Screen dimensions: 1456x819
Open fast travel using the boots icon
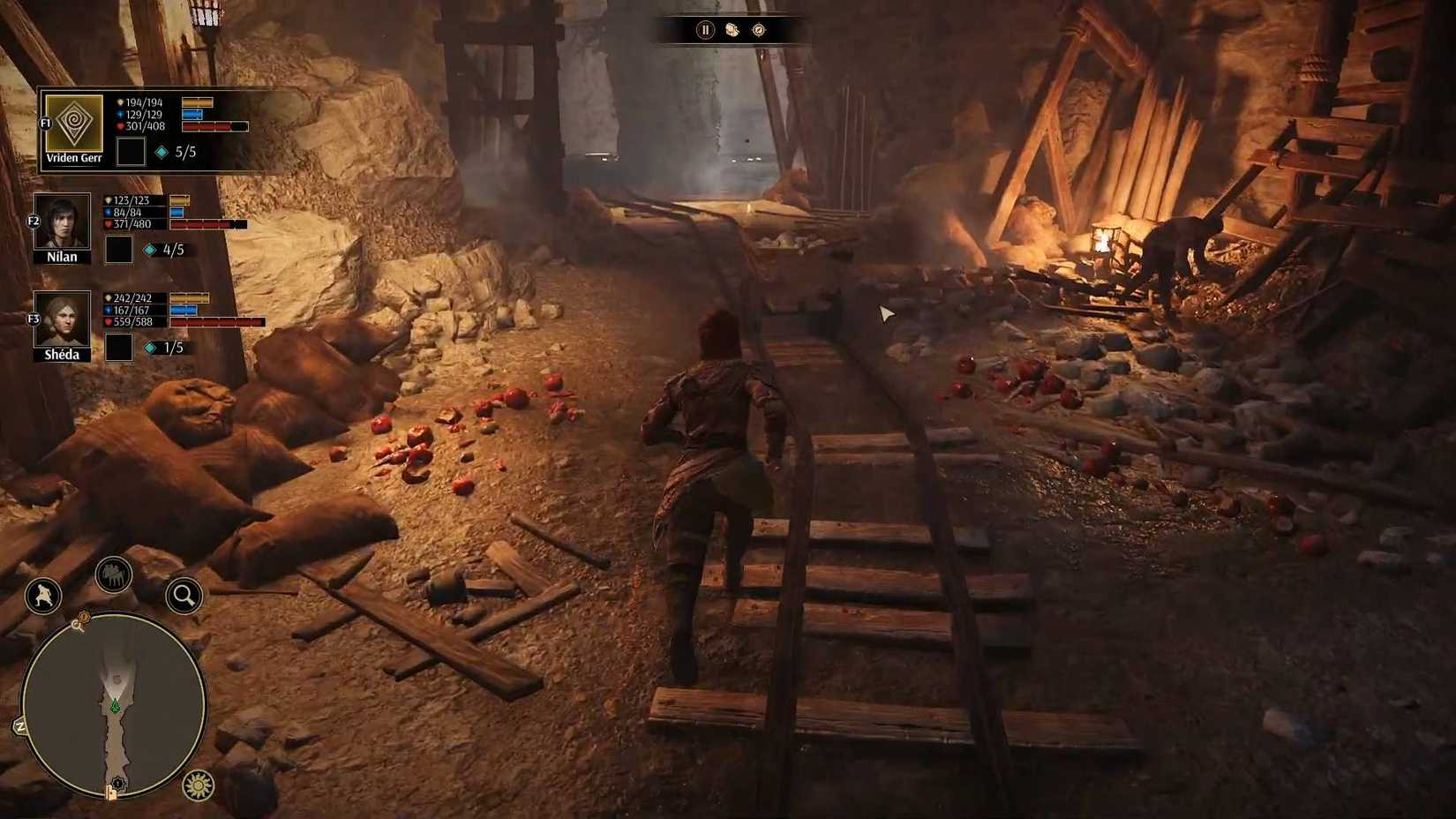coord(731,30)
